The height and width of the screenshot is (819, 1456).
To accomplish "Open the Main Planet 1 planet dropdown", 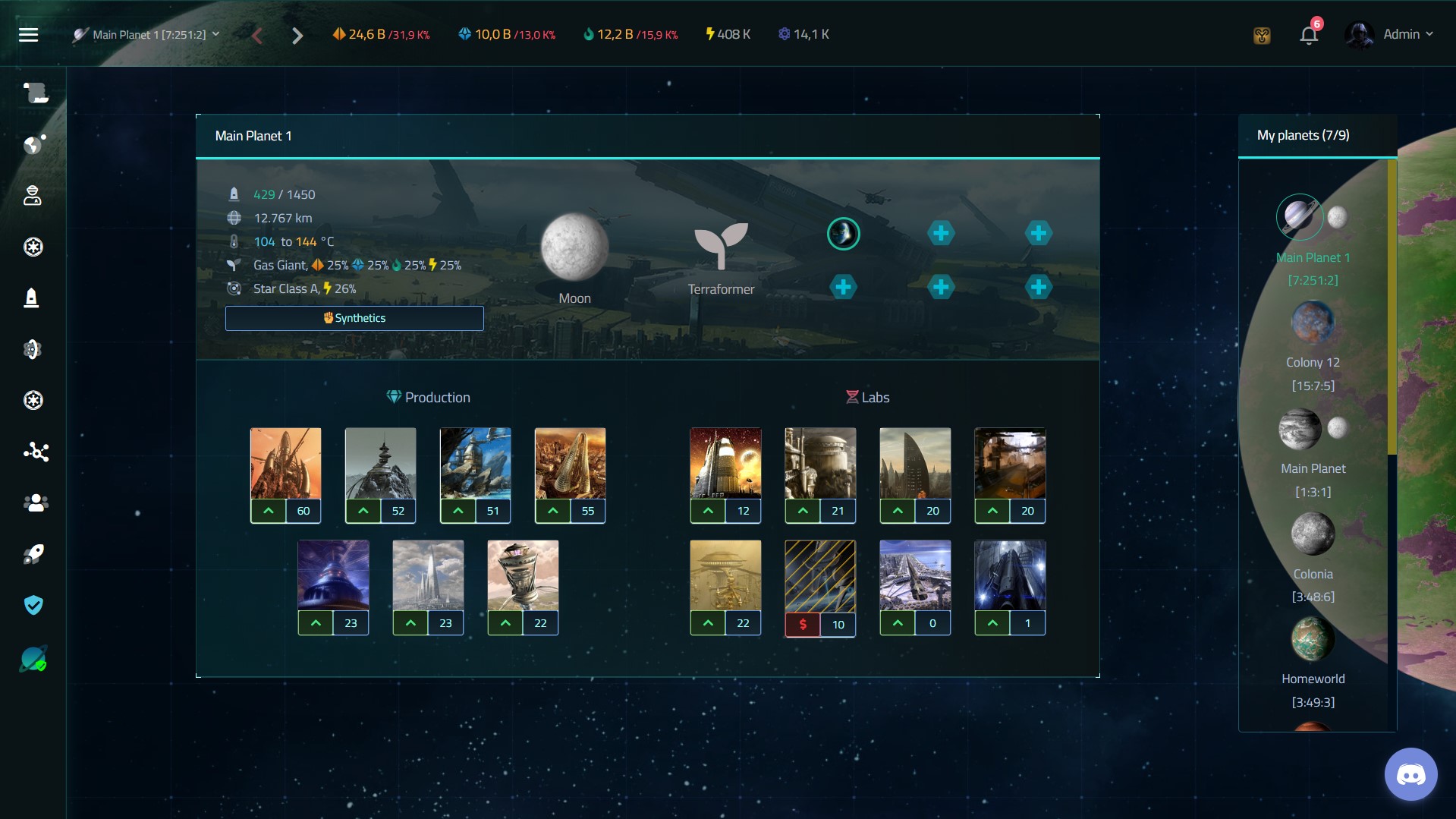I will coord(146,35).
